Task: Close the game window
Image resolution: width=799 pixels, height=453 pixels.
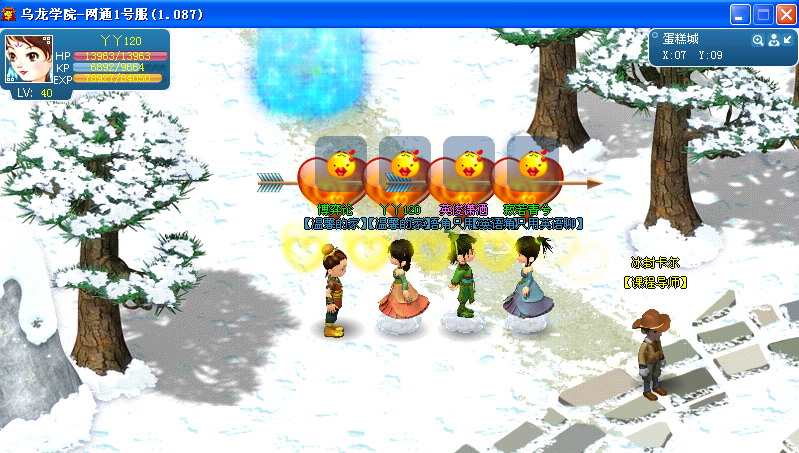Action: tap(785, 14)
